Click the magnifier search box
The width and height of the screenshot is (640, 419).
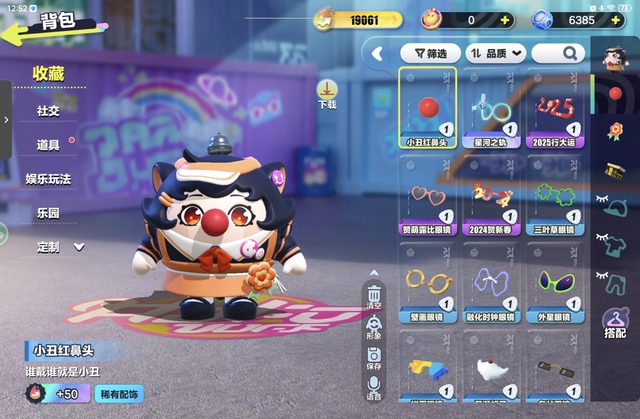click(x=558, y=53)
